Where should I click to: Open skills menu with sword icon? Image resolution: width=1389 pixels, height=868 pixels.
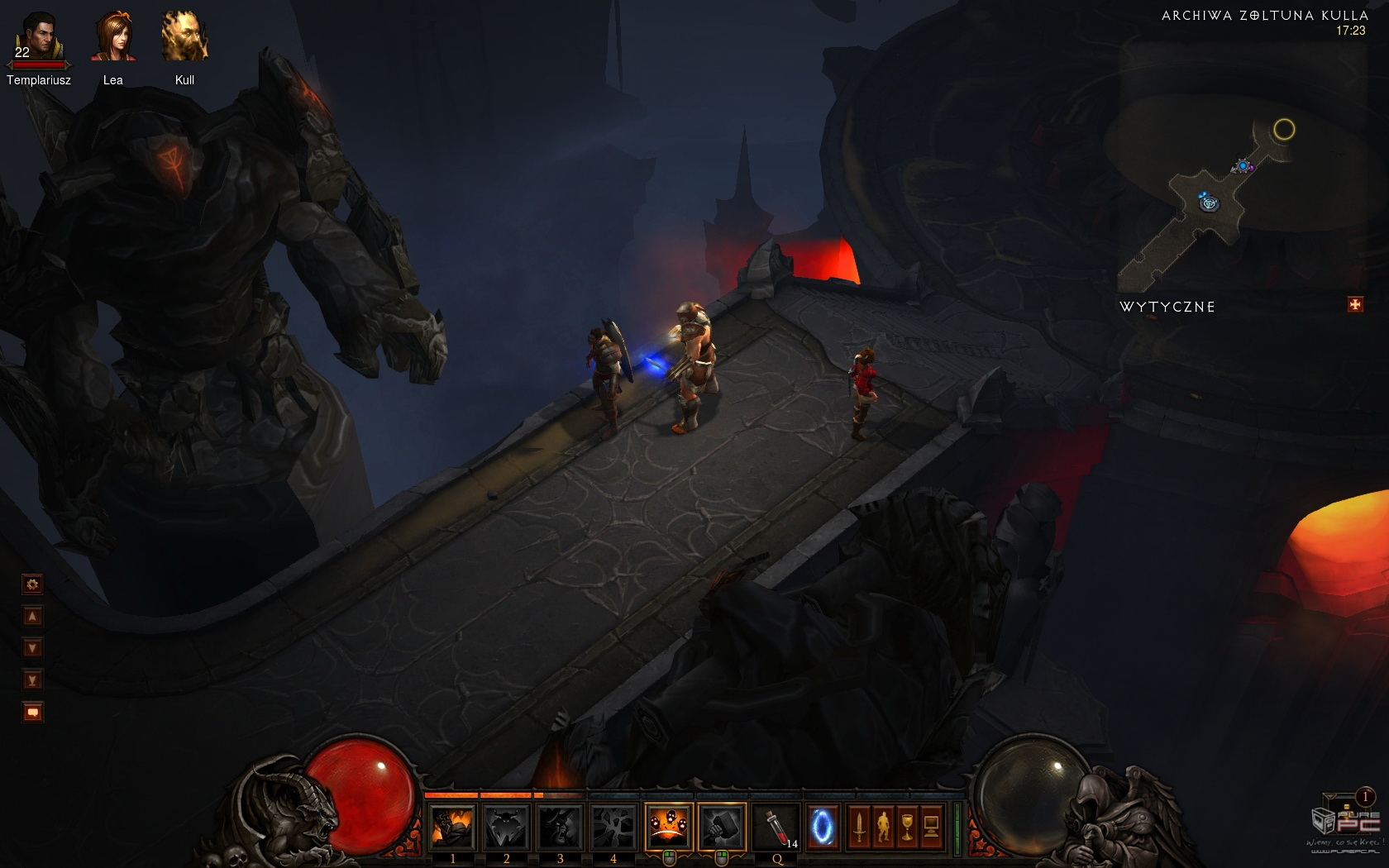859,827
